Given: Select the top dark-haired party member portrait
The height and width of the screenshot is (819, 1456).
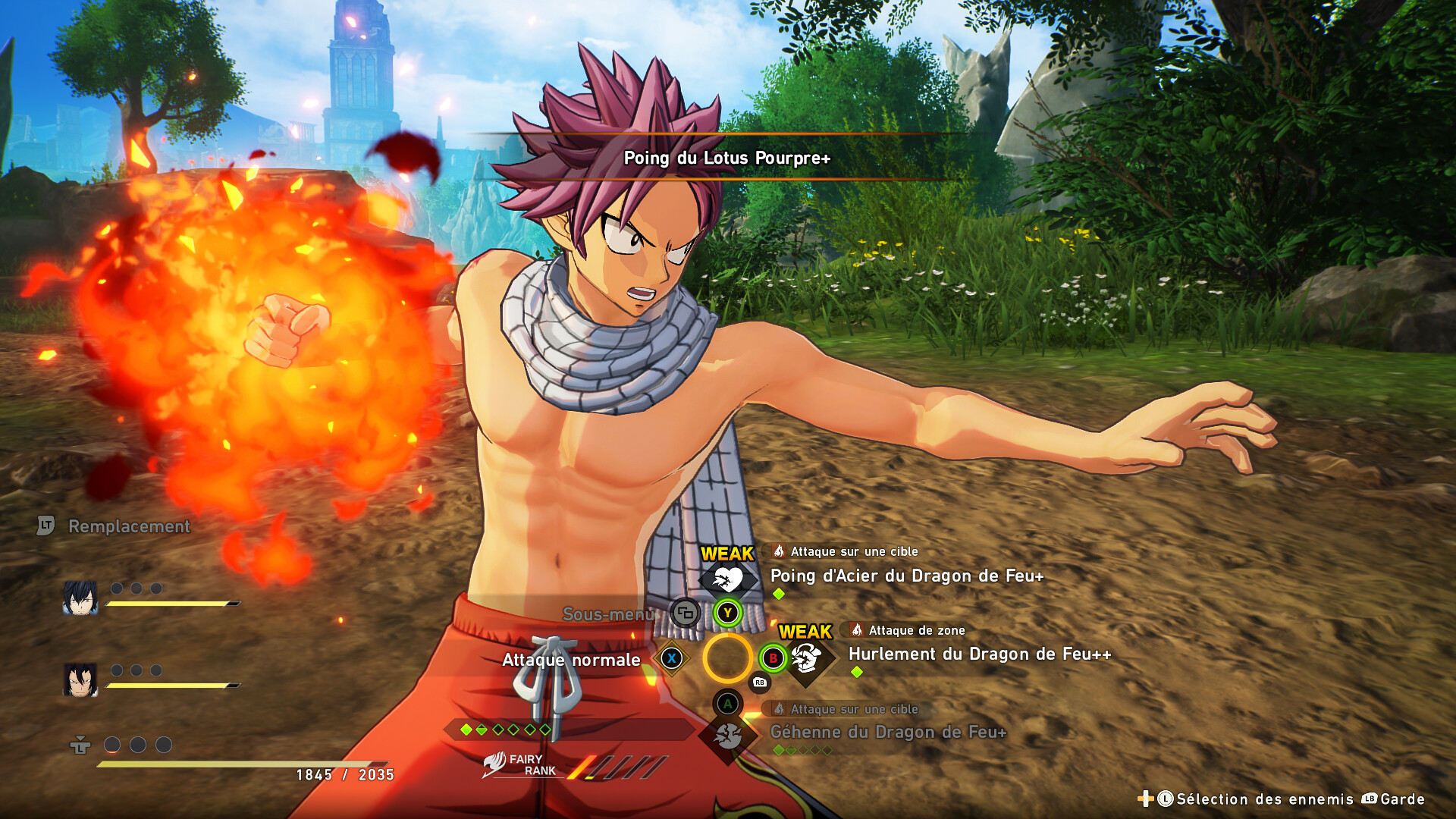Looking at the screenshot, I should click(x=80, y=599).
